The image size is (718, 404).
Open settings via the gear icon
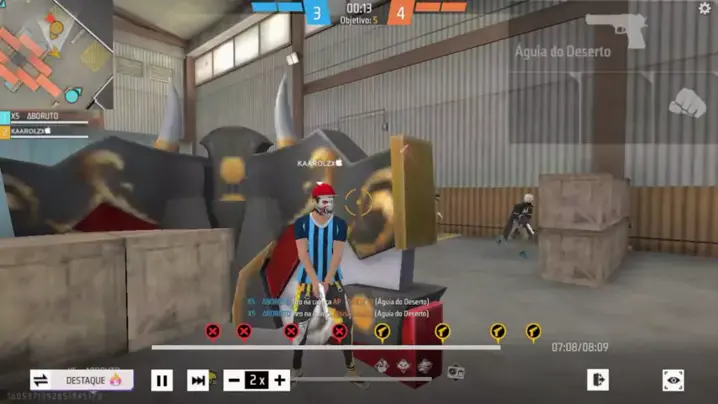704,9
